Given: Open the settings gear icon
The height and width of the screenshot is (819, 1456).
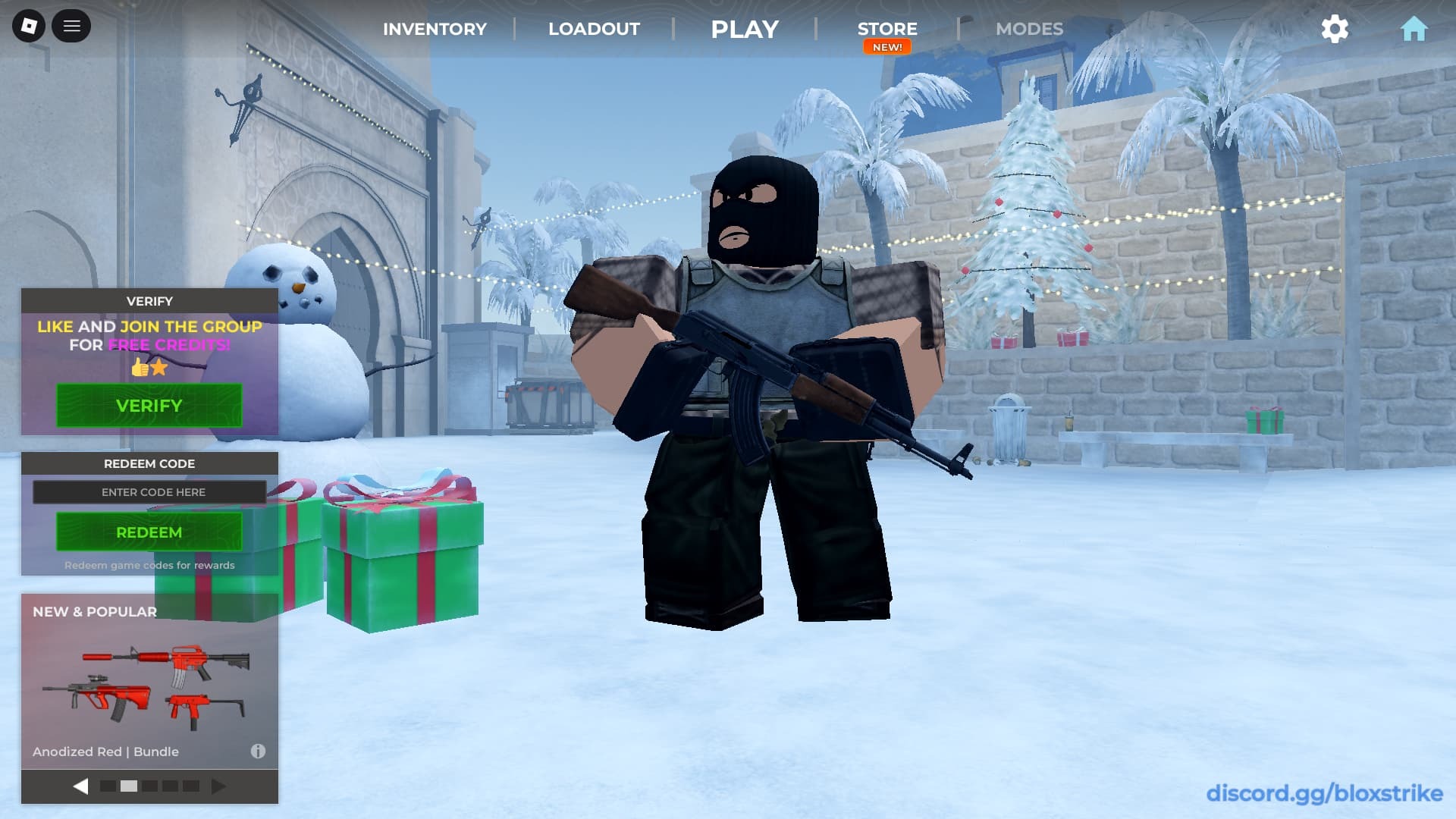Looking at the screenshot, I should 1335,29.
